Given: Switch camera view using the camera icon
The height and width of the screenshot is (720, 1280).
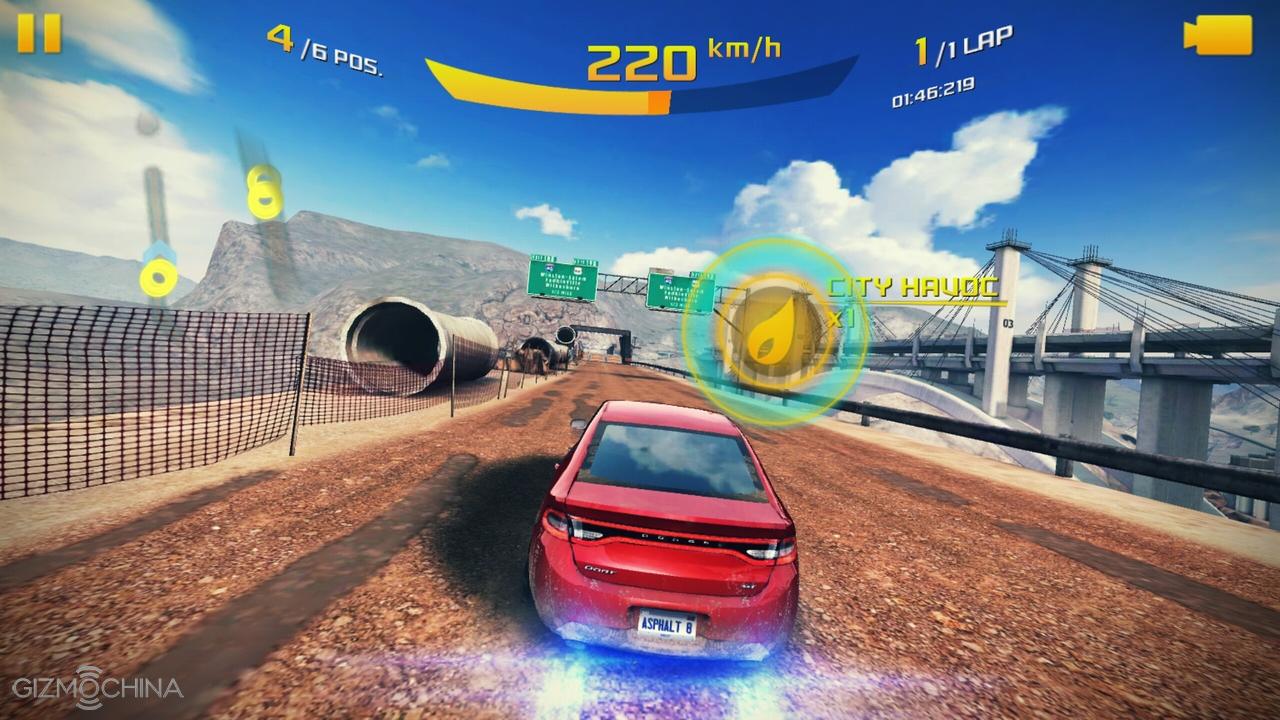Looking at the screenshot, I should tap(1217, 36).
